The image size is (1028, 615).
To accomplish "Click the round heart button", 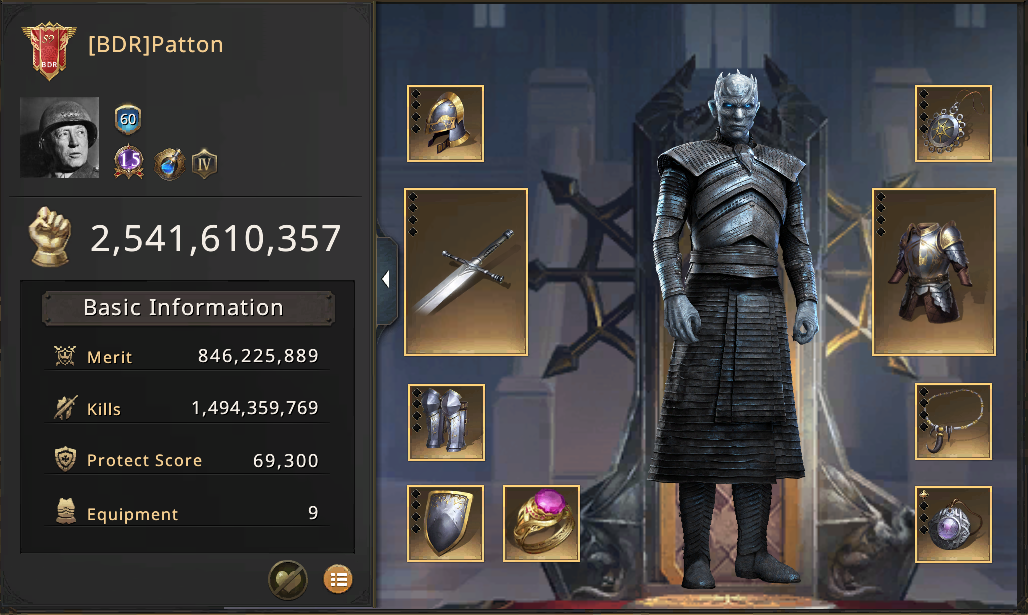I will (288, 578).
